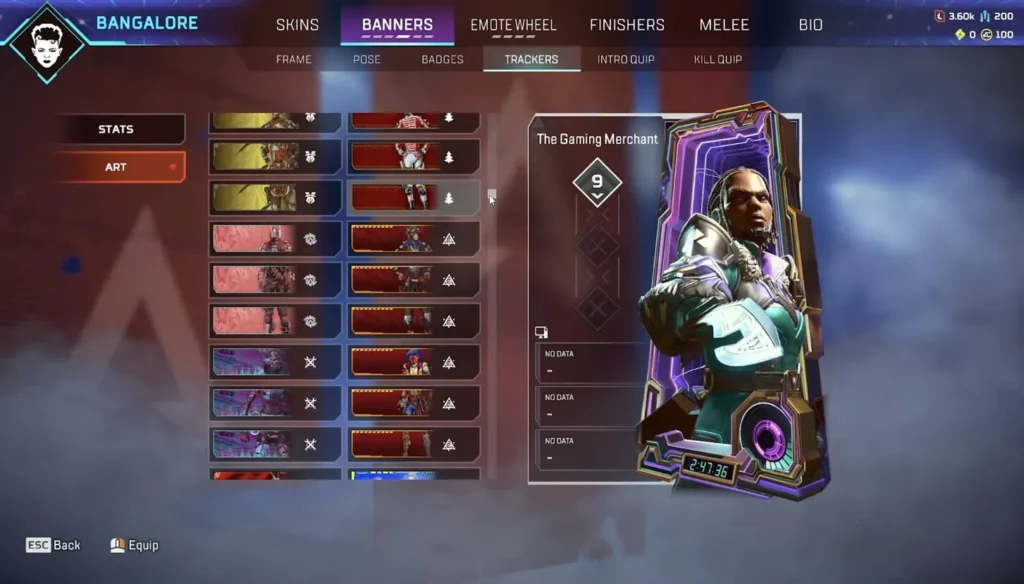Select the Trackers sub-tab
Screen dimensions: 1024x584
pyautogui.click(x=531, y=60)
